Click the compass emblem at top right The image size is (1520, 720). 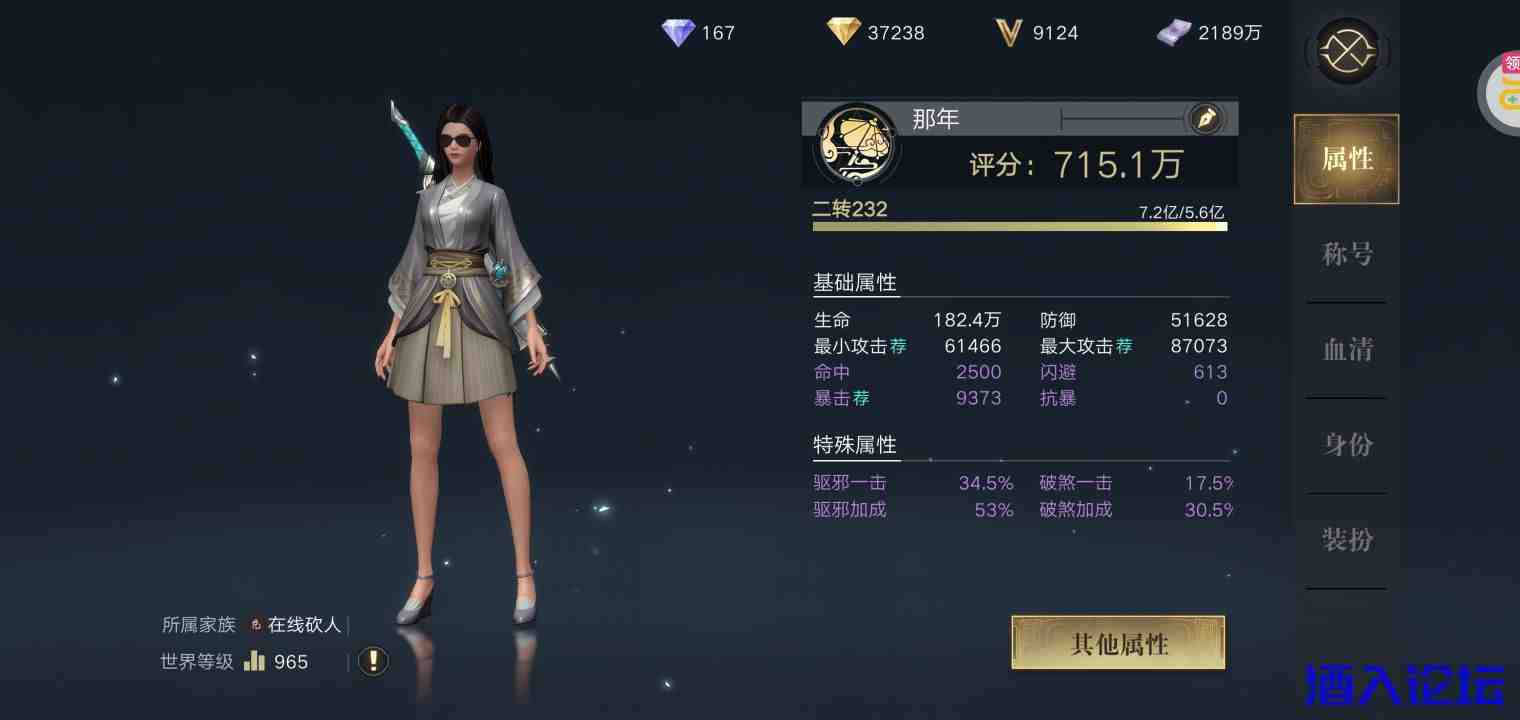coord(1347,51)
